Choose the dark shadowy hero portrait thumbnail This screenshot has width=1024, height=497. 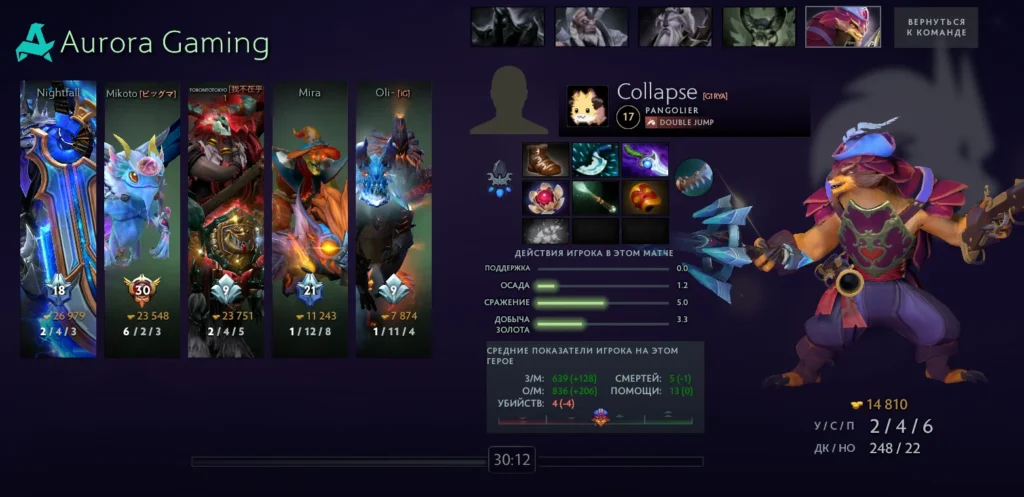pos(508,27)
